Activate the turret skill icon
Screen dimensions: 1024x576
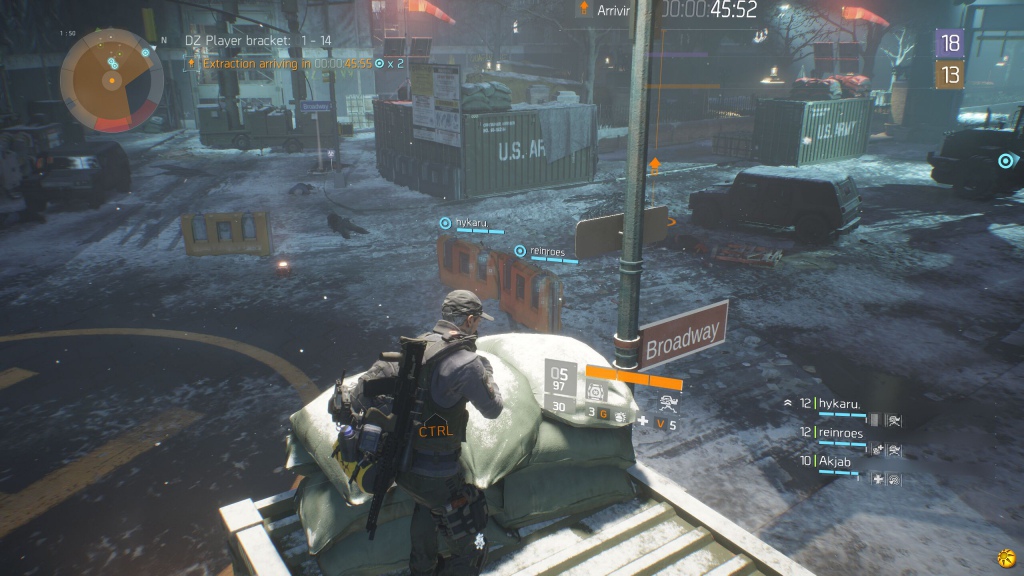[666, 403]
